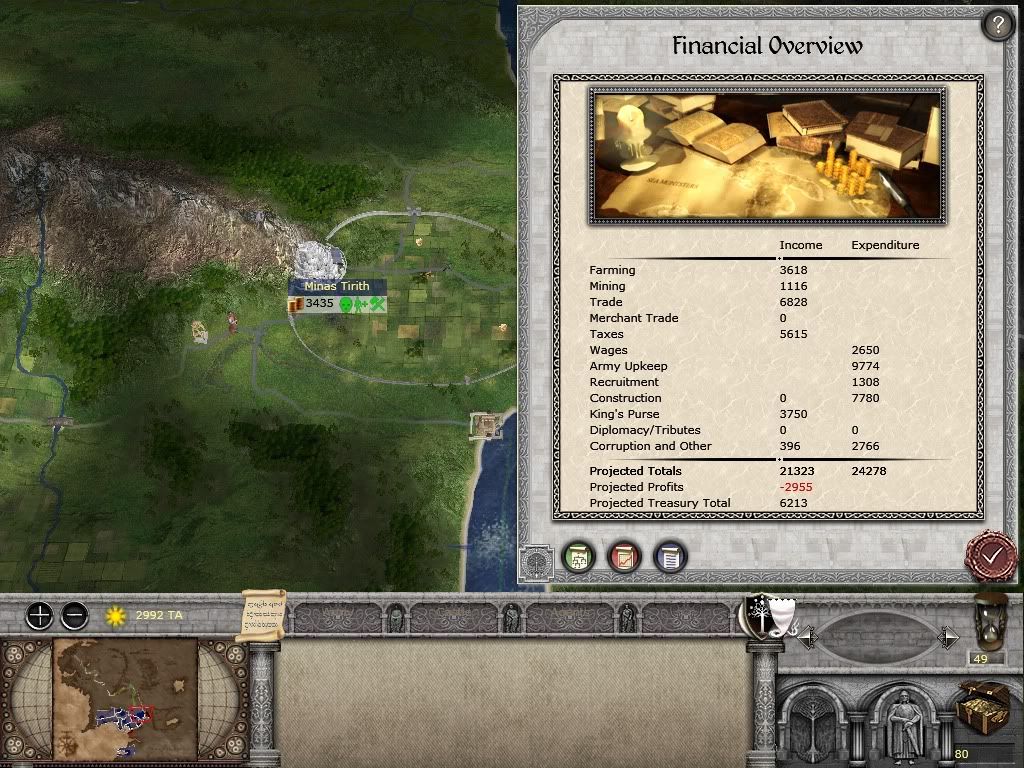Select the Minas Tirith settlement label
This screenshot has width=1024, height=768.
(x=337, y=286)
